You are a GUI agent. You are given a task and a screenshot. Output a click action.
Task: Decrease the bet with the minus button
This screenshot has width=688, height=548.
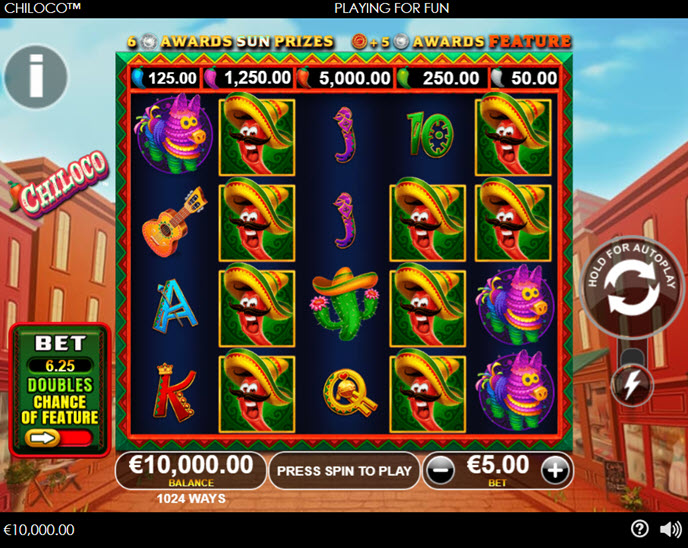tap(439, 469)
